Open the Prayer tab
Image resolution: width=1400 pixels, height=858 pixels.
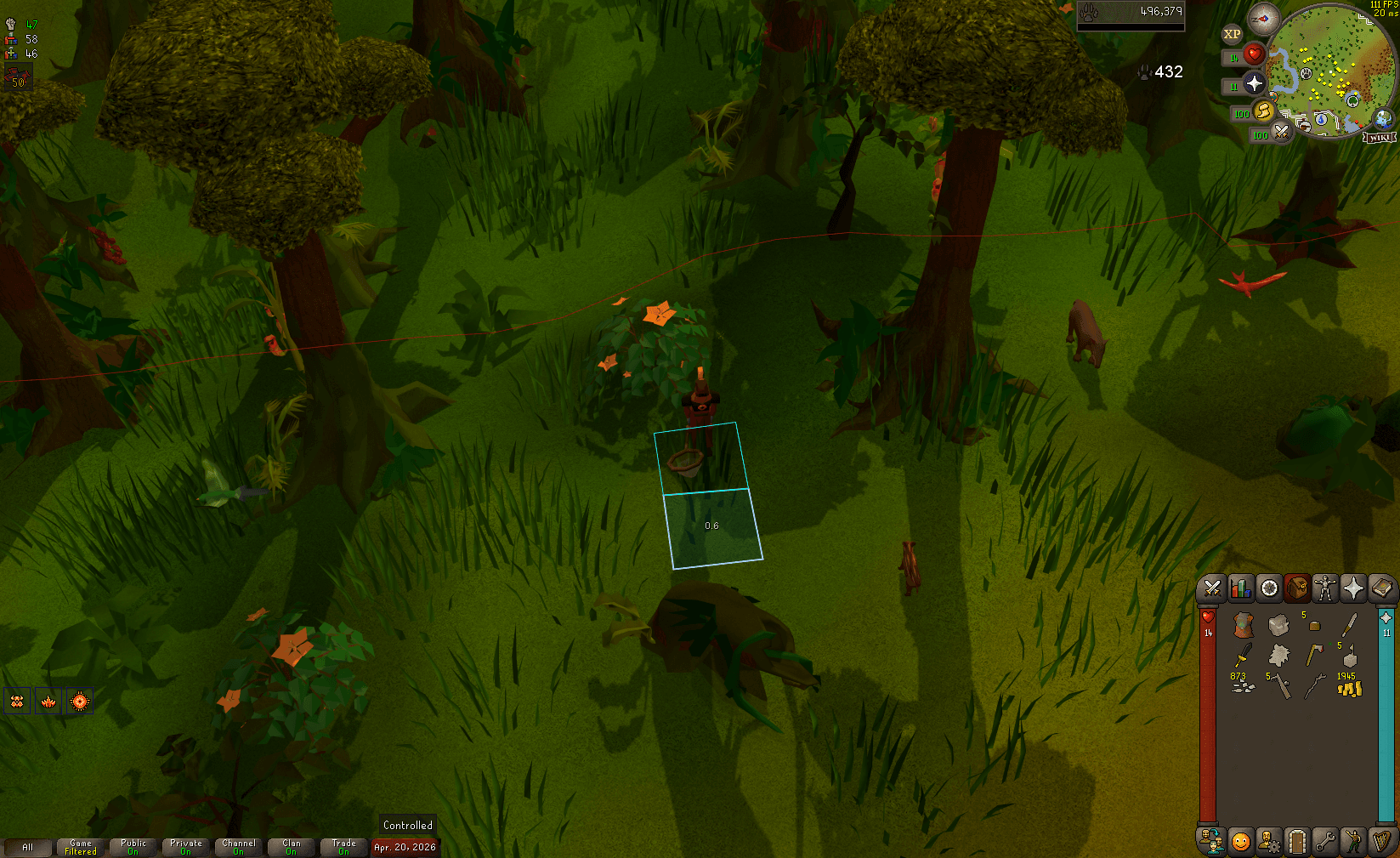[x=1353, y=588]
